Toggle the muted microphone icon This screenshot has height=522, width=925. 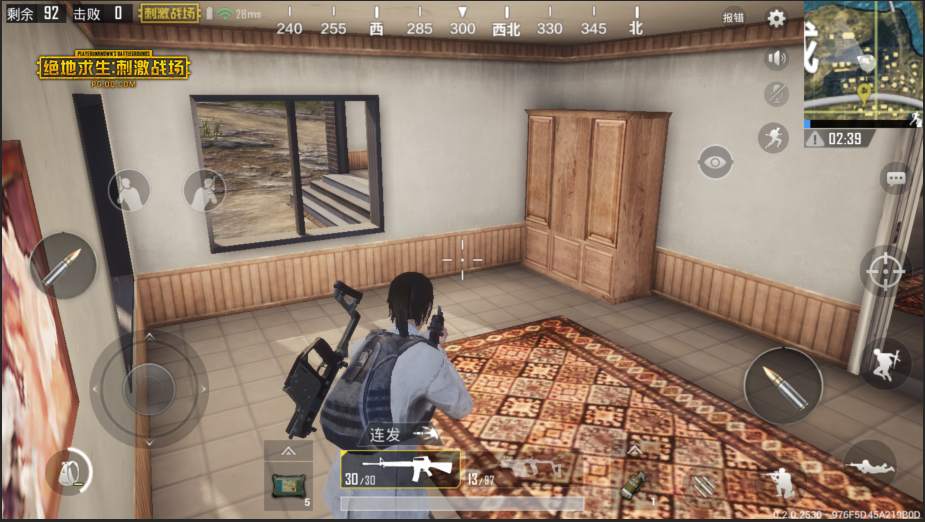[x=776, y=95]
